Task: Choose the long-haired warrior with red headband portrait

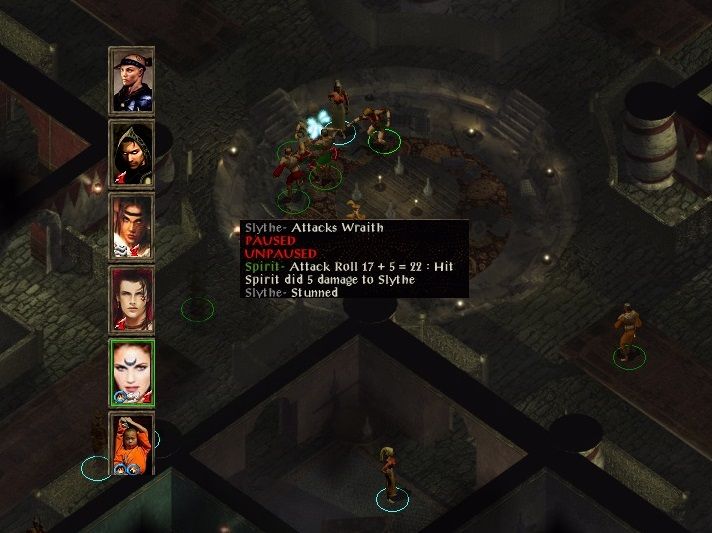Action: click(131, 227)
